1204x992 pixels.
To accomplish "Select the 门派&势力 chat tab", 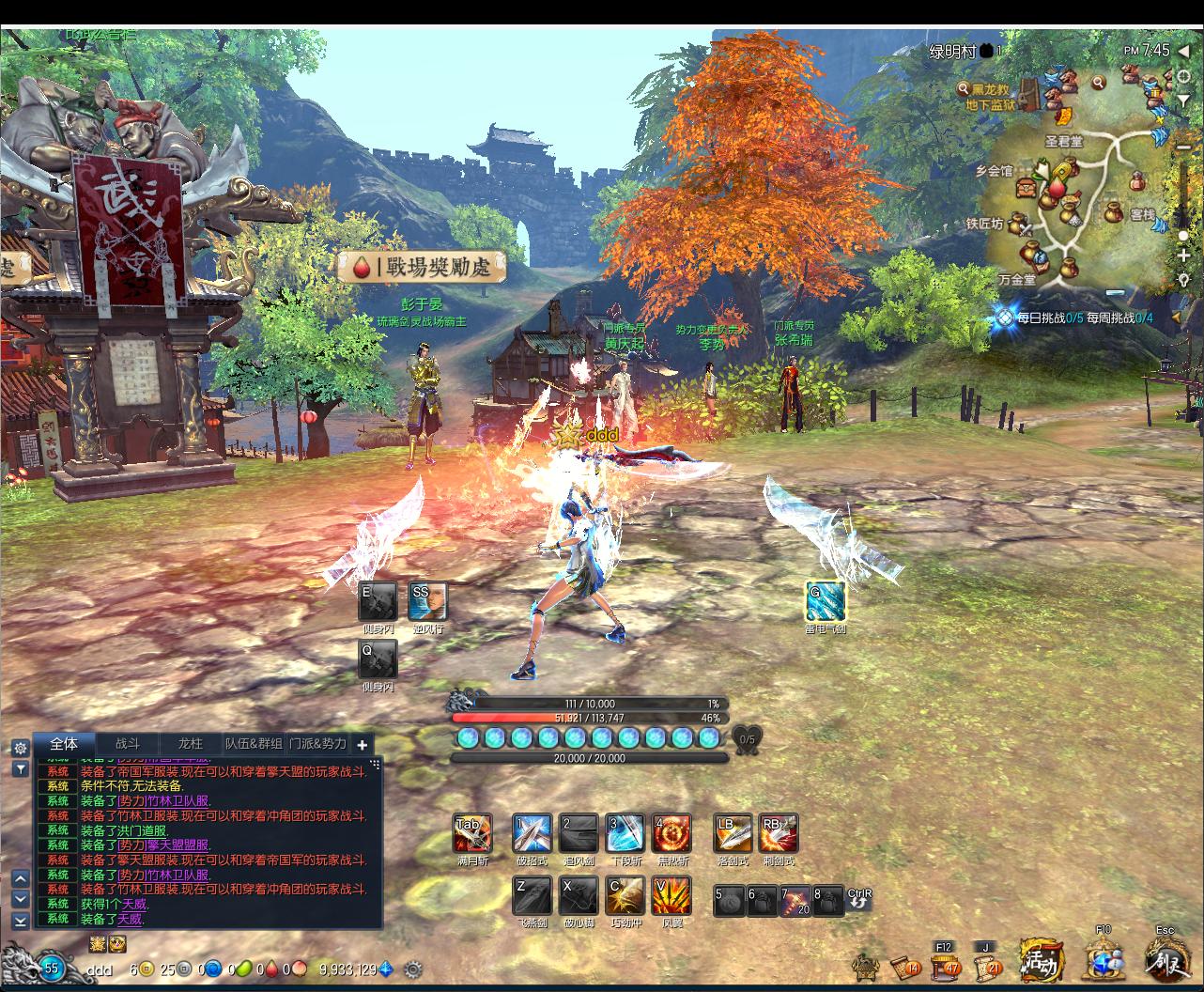I will point(317,743).
